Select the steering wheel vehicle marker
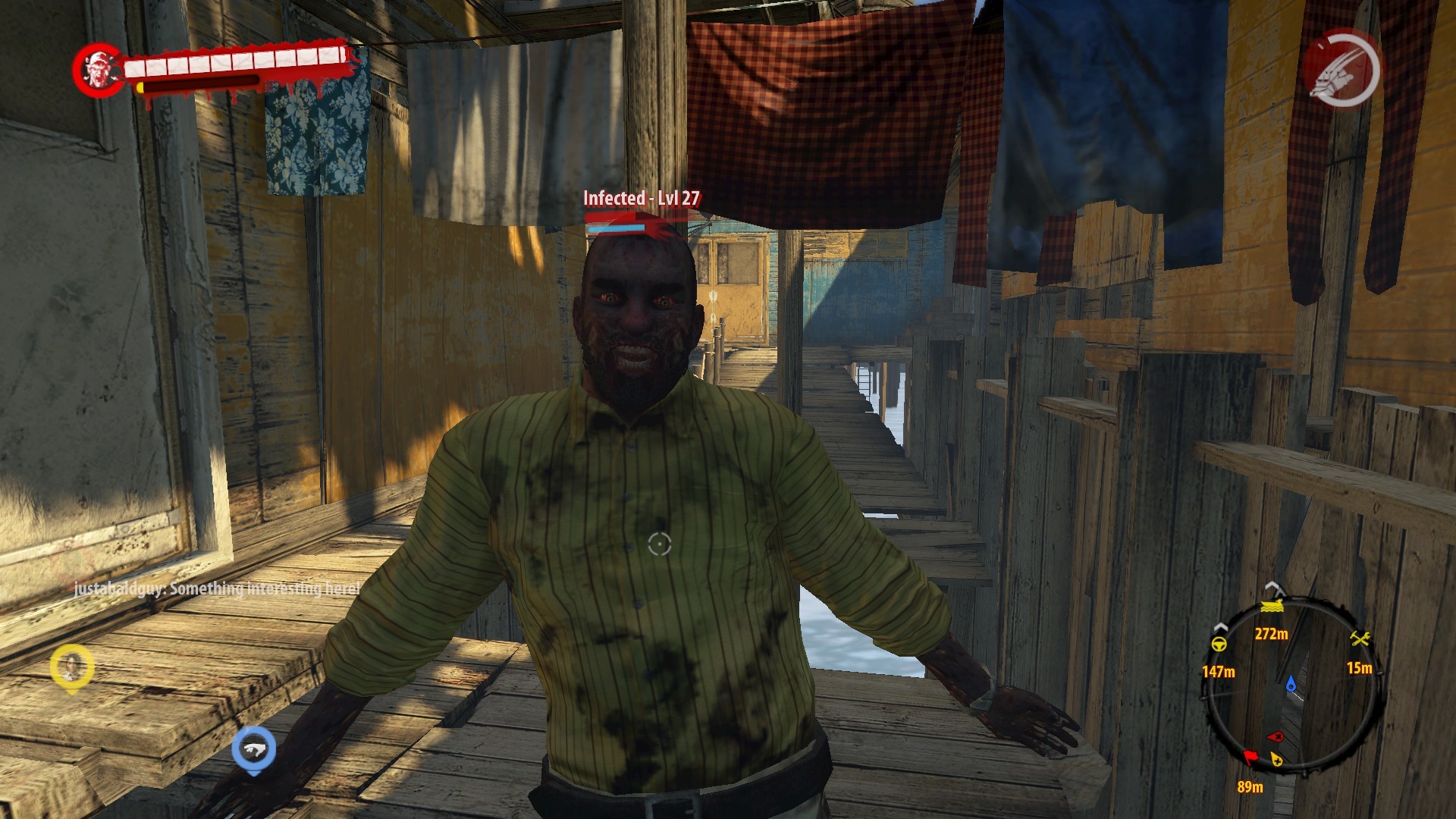 (1219, 645)
